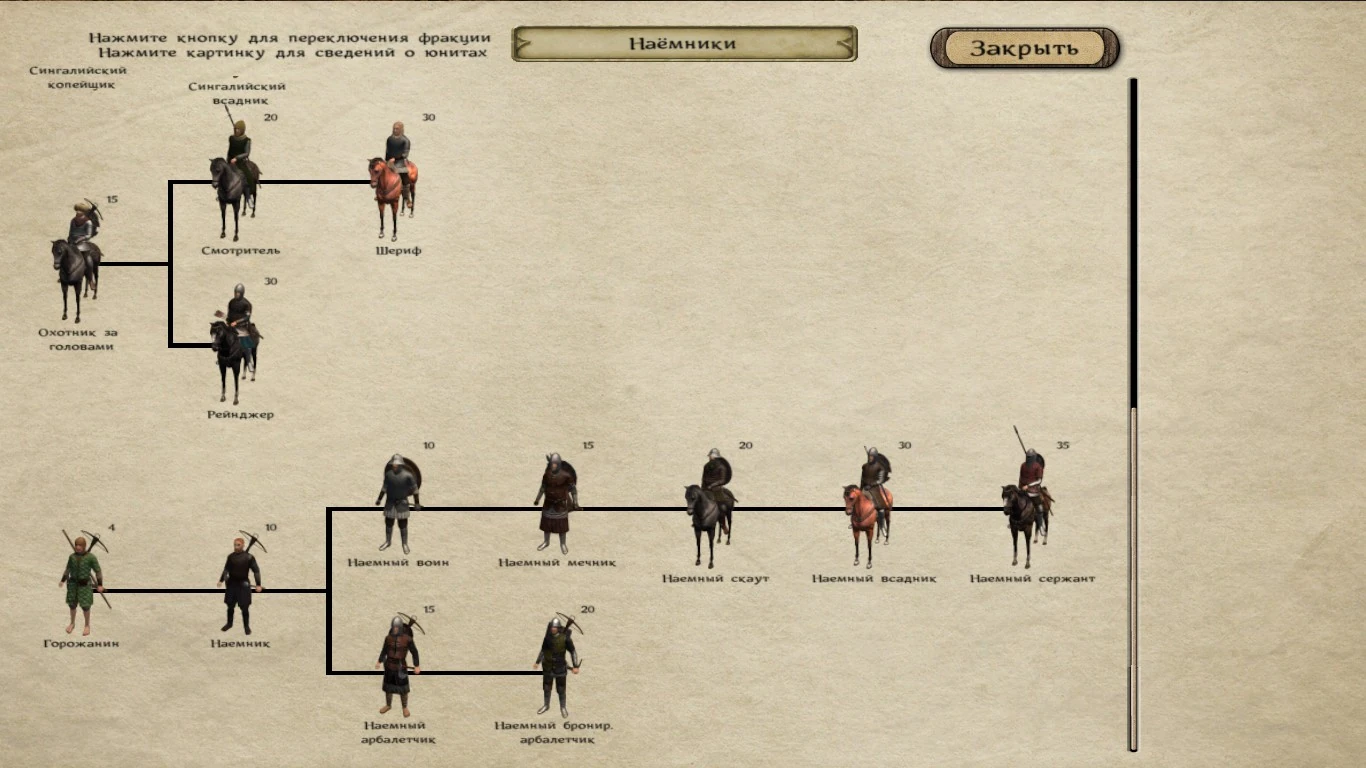Screen dimensions: 1366x768
Task: Click the right arrow to switch faction
Action: (x=846, y=43)
